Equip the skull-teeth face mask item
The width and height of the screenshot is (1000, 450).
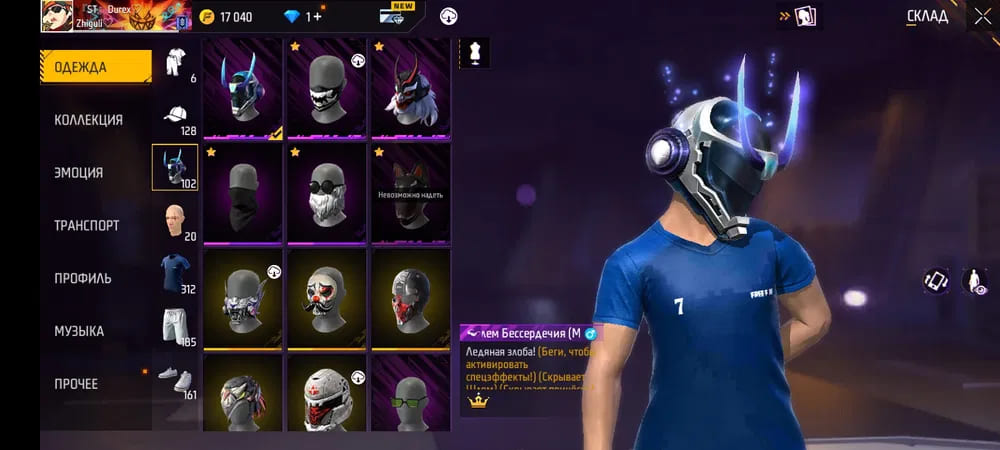tap(327, 88)
